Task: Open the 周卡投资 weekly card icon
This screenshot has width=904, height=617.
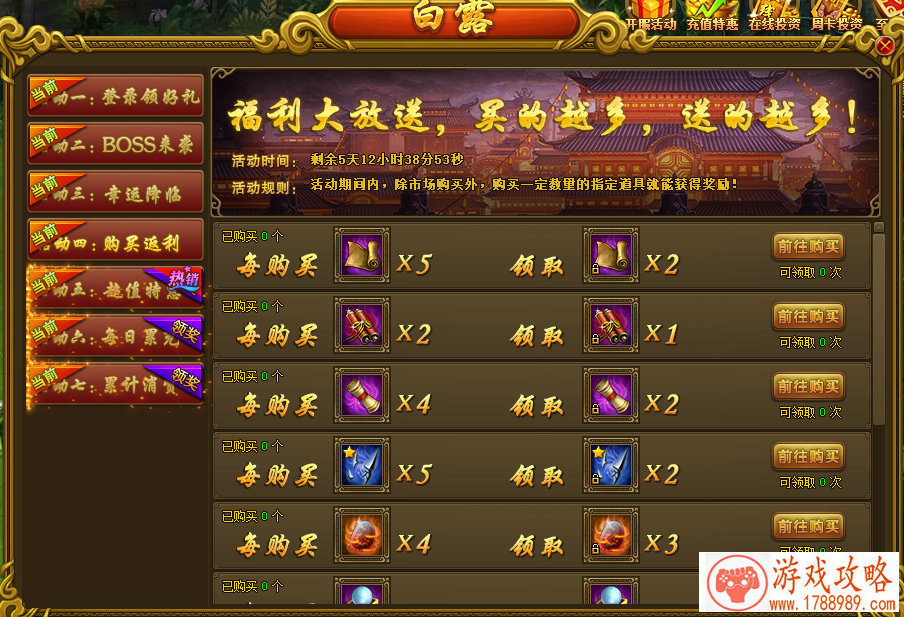Action: click(x=836, y=14)
